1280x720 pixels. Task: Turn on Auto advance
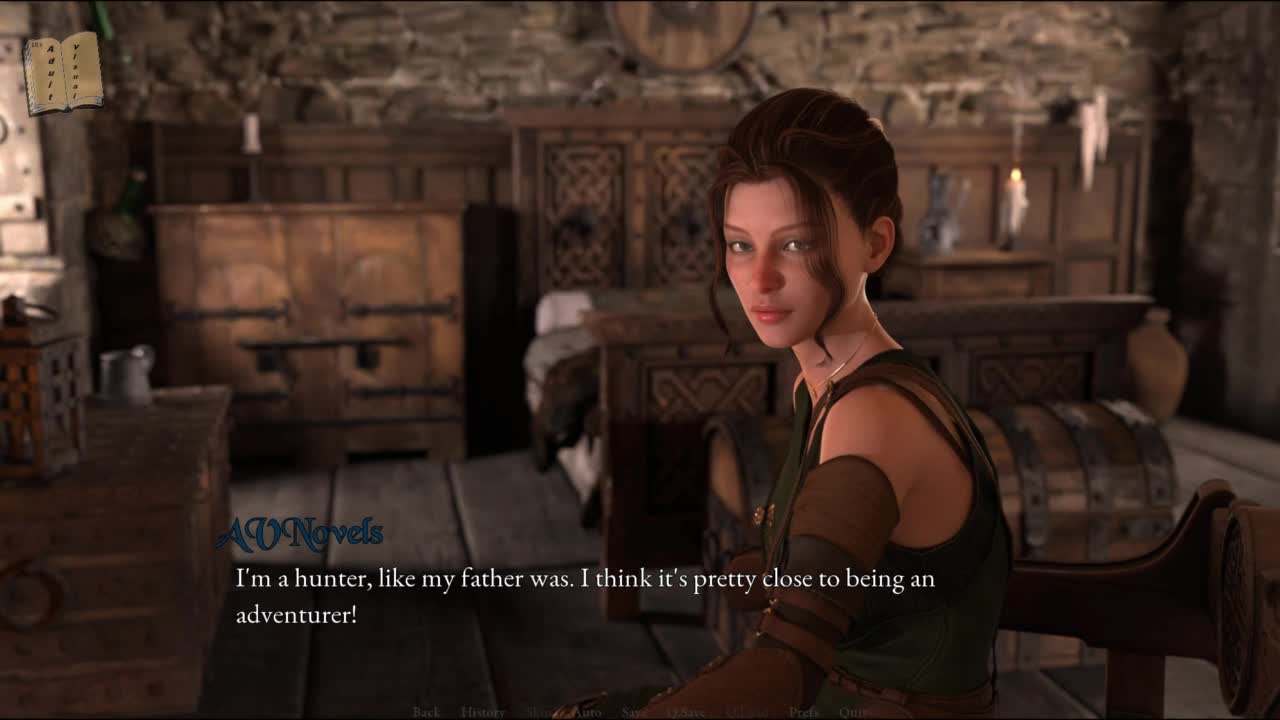(586, 712)
